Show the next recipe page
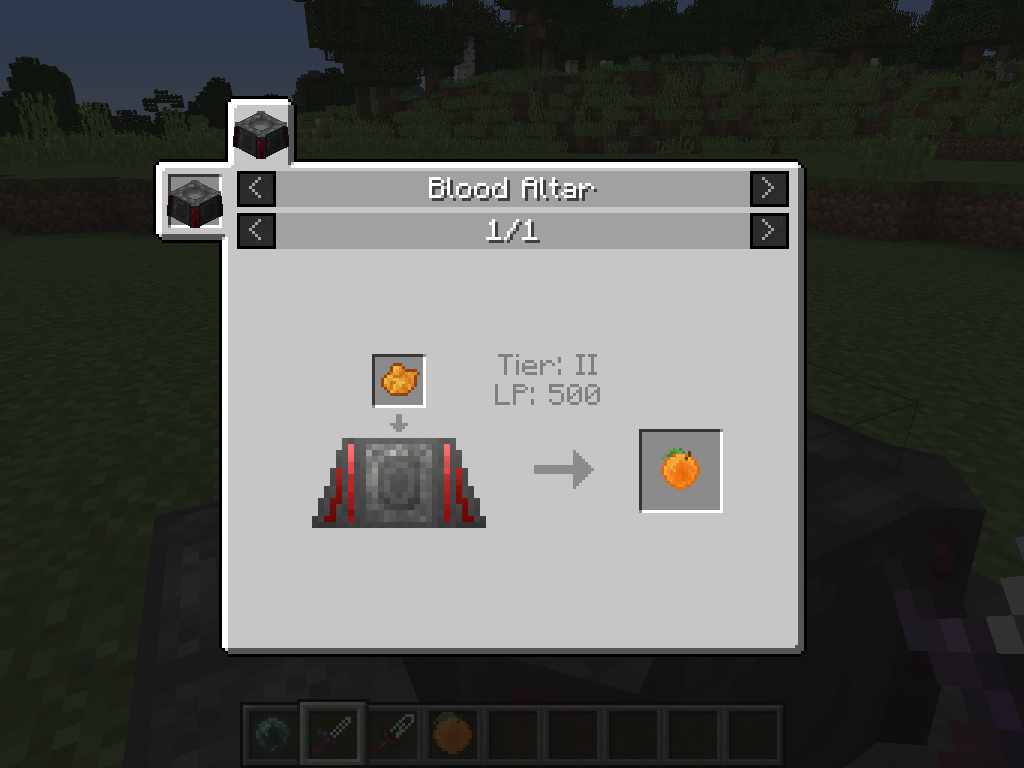This screenshot has width=1024, height=768. click(768, 230)
